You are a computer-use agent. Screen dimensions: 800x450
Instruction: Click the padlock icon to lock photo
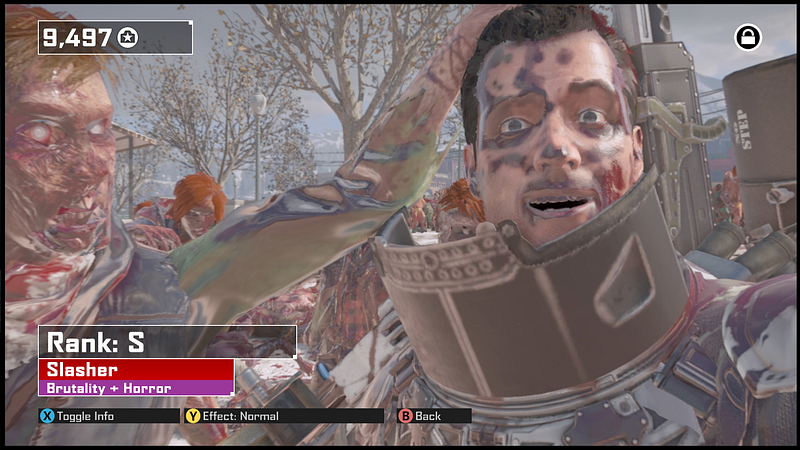tap(748, 38)
